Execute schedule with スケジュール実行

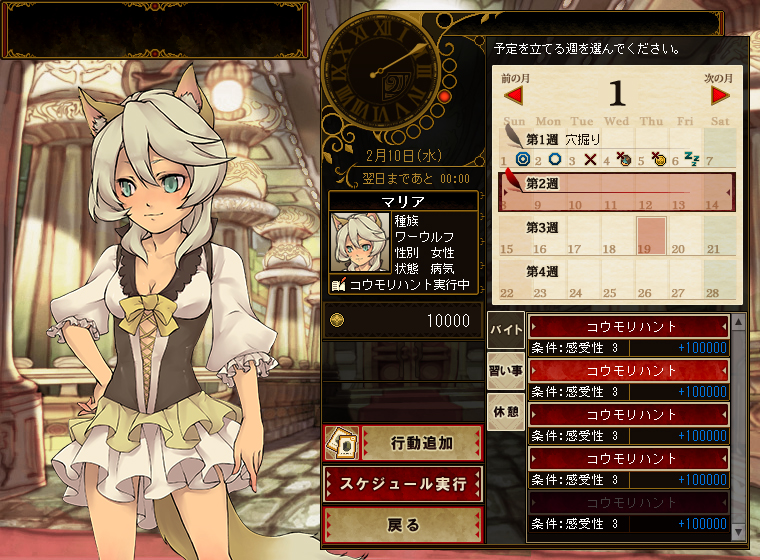[x=403, y=483]
